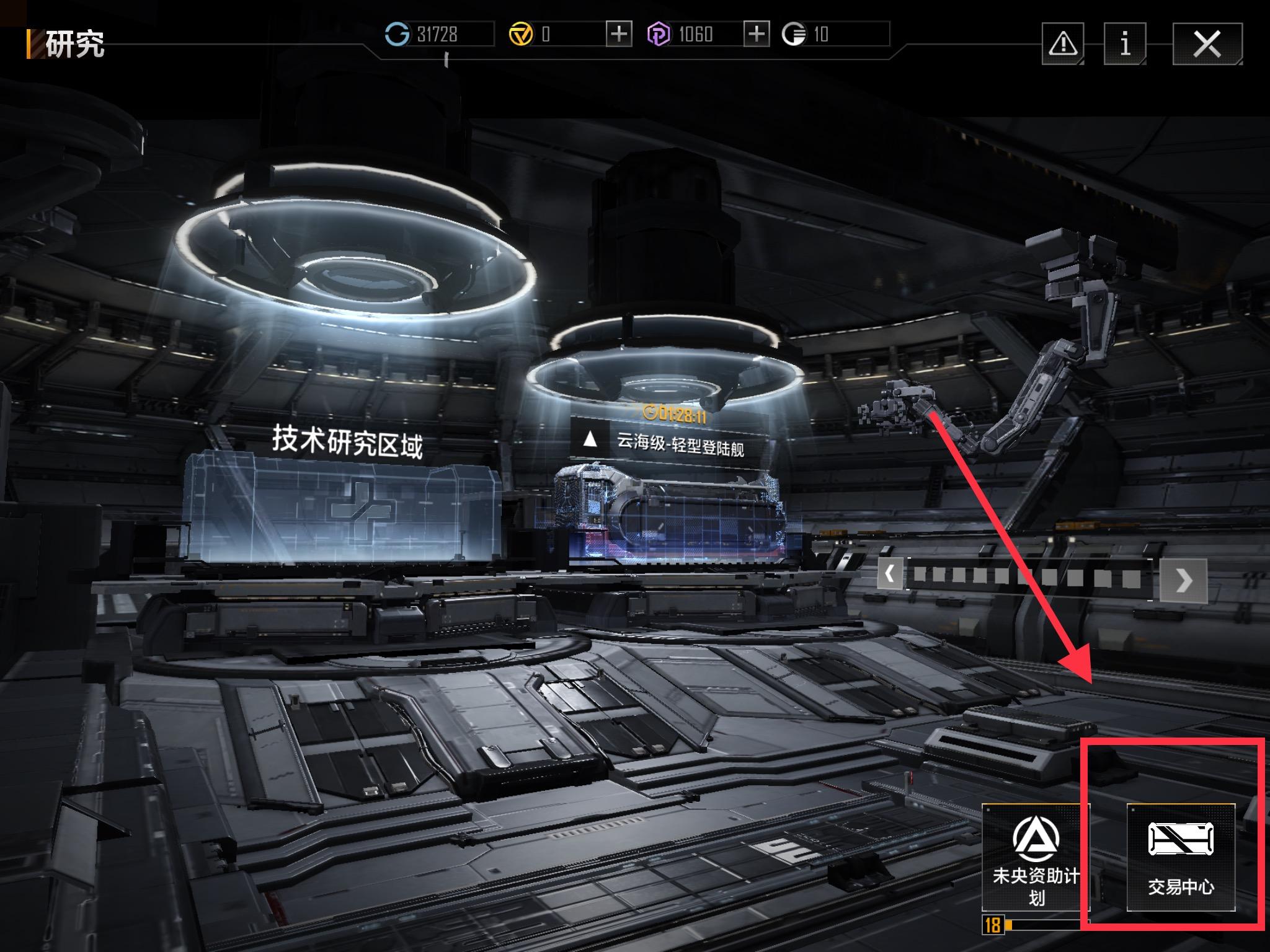This screenshot has width=1270, height=952.
Task: Click the warning triangle button
Action: pos(1063,44)
